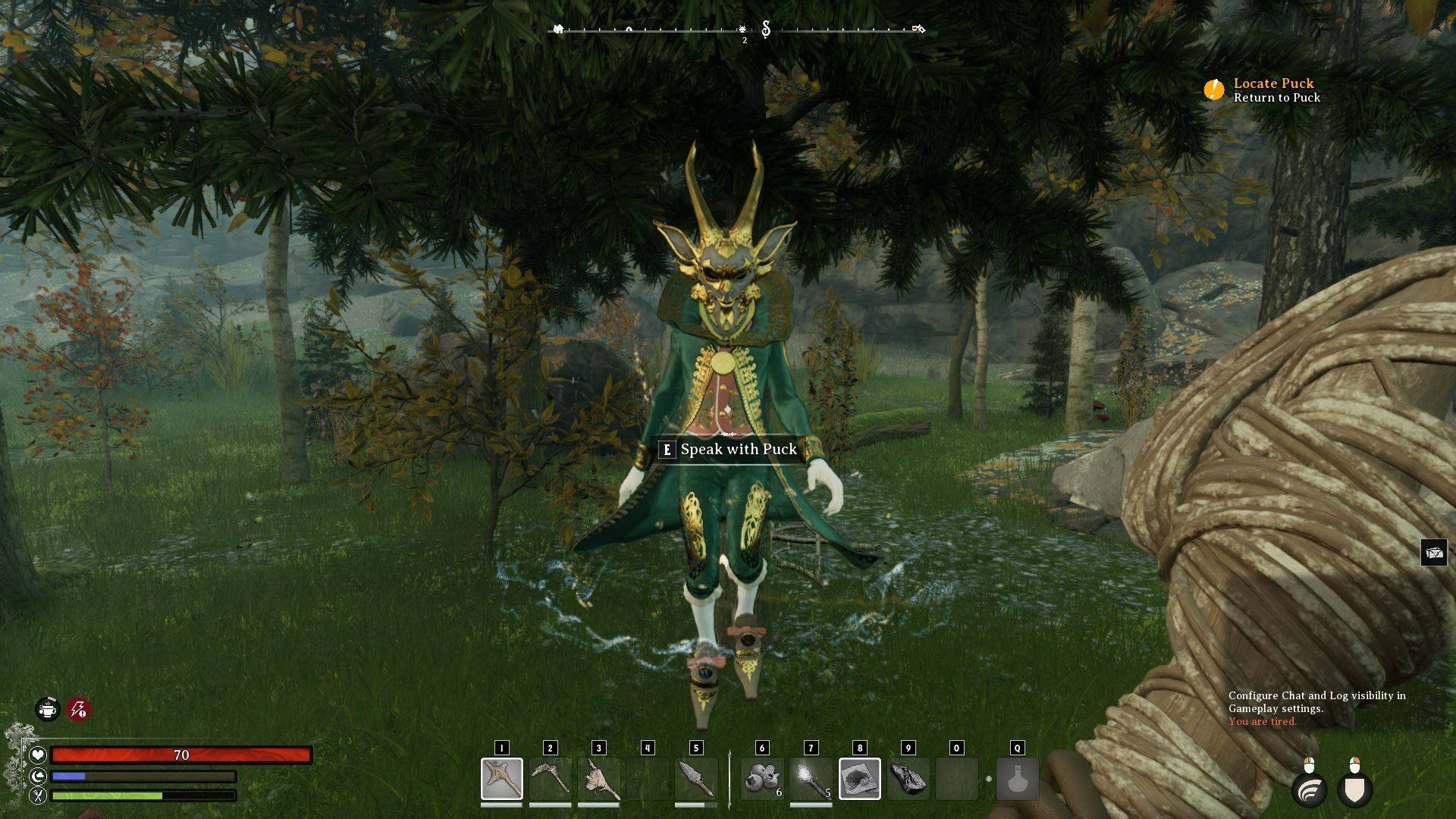The image size is (1456, 819).
Task: Click the potion flask quick-use slot
Action: click(1017, 778)
